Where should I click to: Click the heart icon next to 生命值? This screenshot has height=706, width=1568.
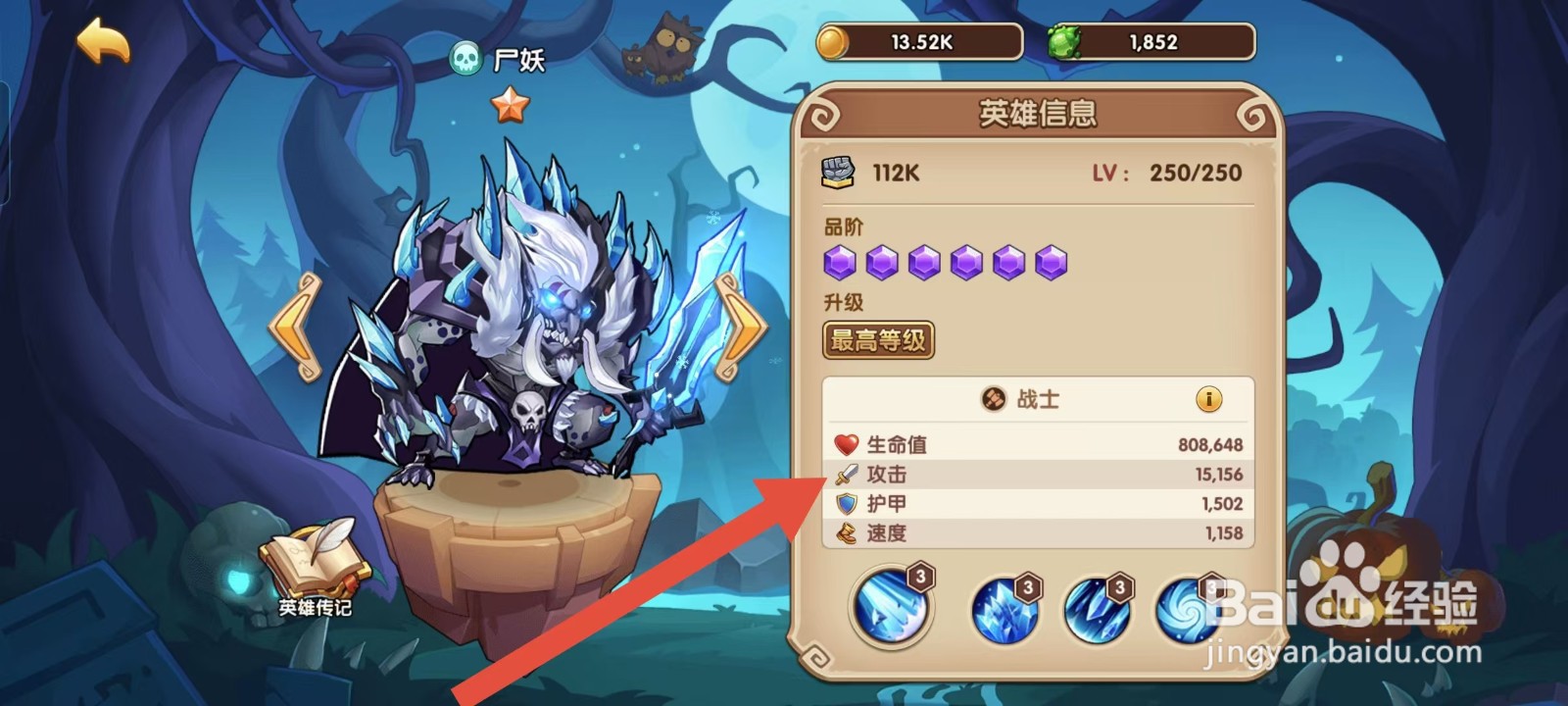(x=845, y=444)
